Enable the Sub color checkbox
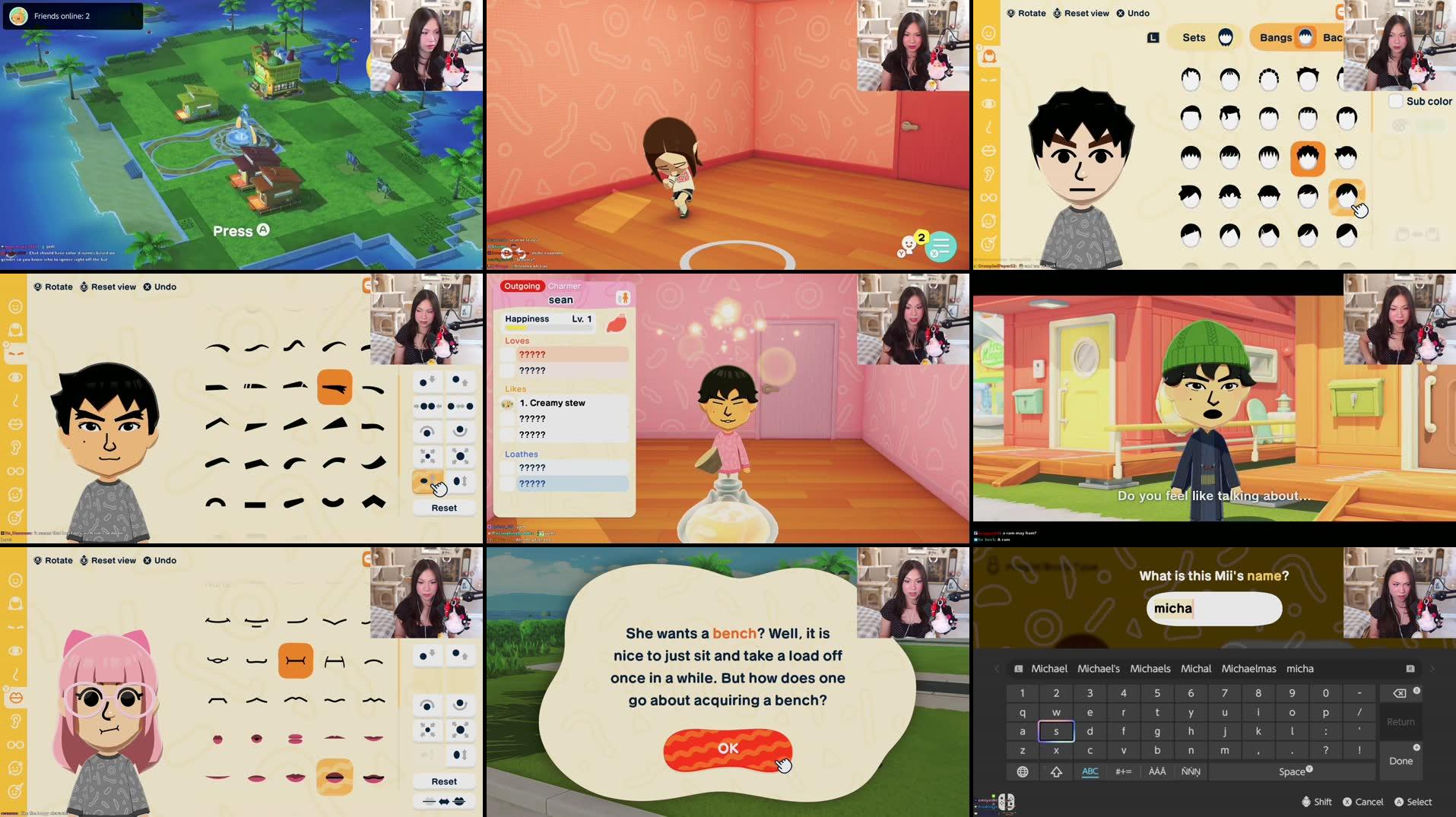1456x817 pixels. click(x=1397, y=100)
